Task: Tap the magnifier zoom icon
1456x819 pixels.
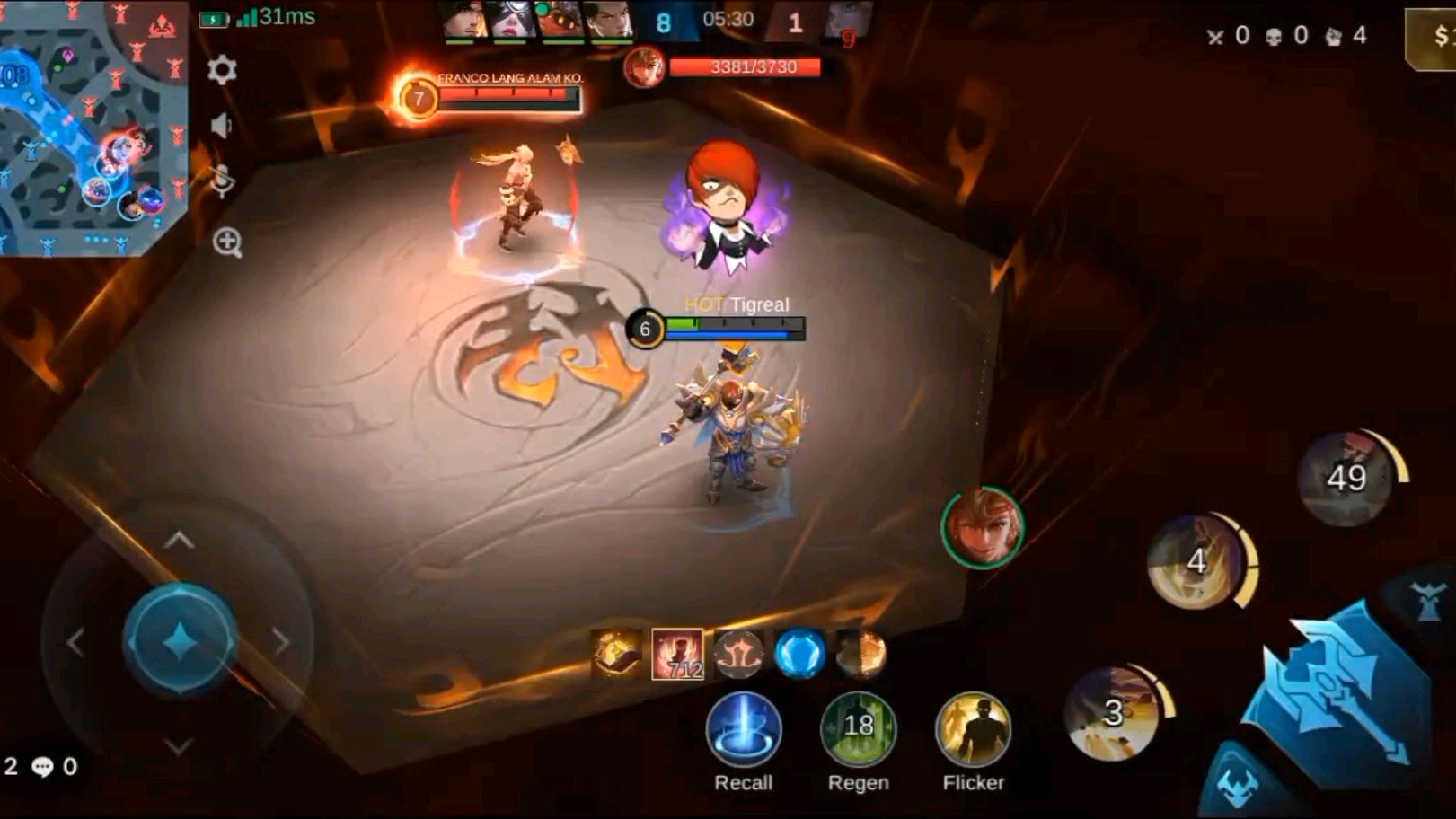Action: pyautogui.click(x=227, y=242)
